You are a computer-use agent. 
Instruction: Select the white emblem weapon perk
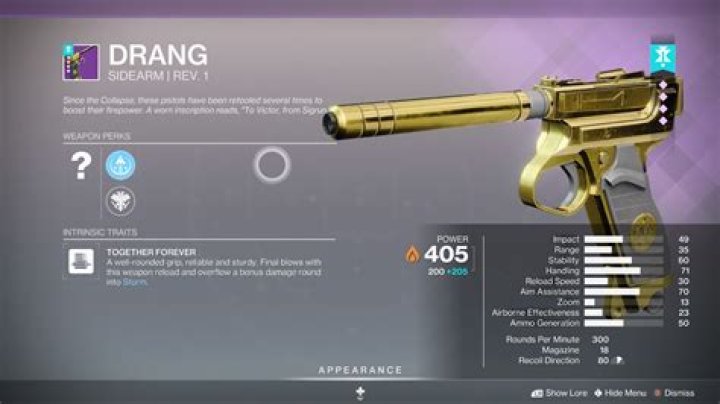tap(120, 200)
